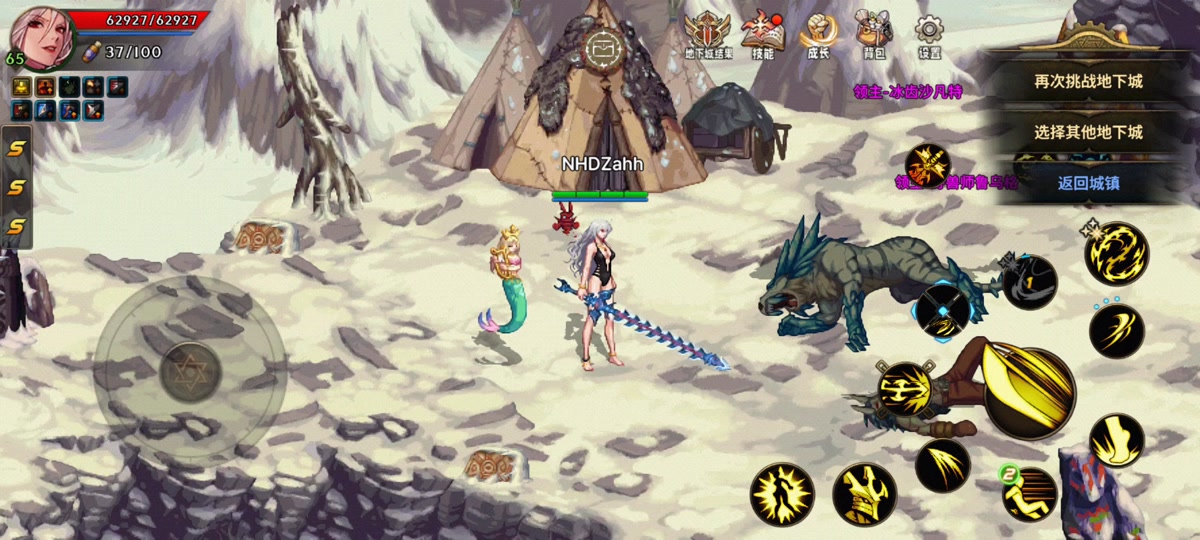This screenshot has height=540, width=1200.
Task: Open the 成长 growth fist icon
Action: [x=818, y=34]
